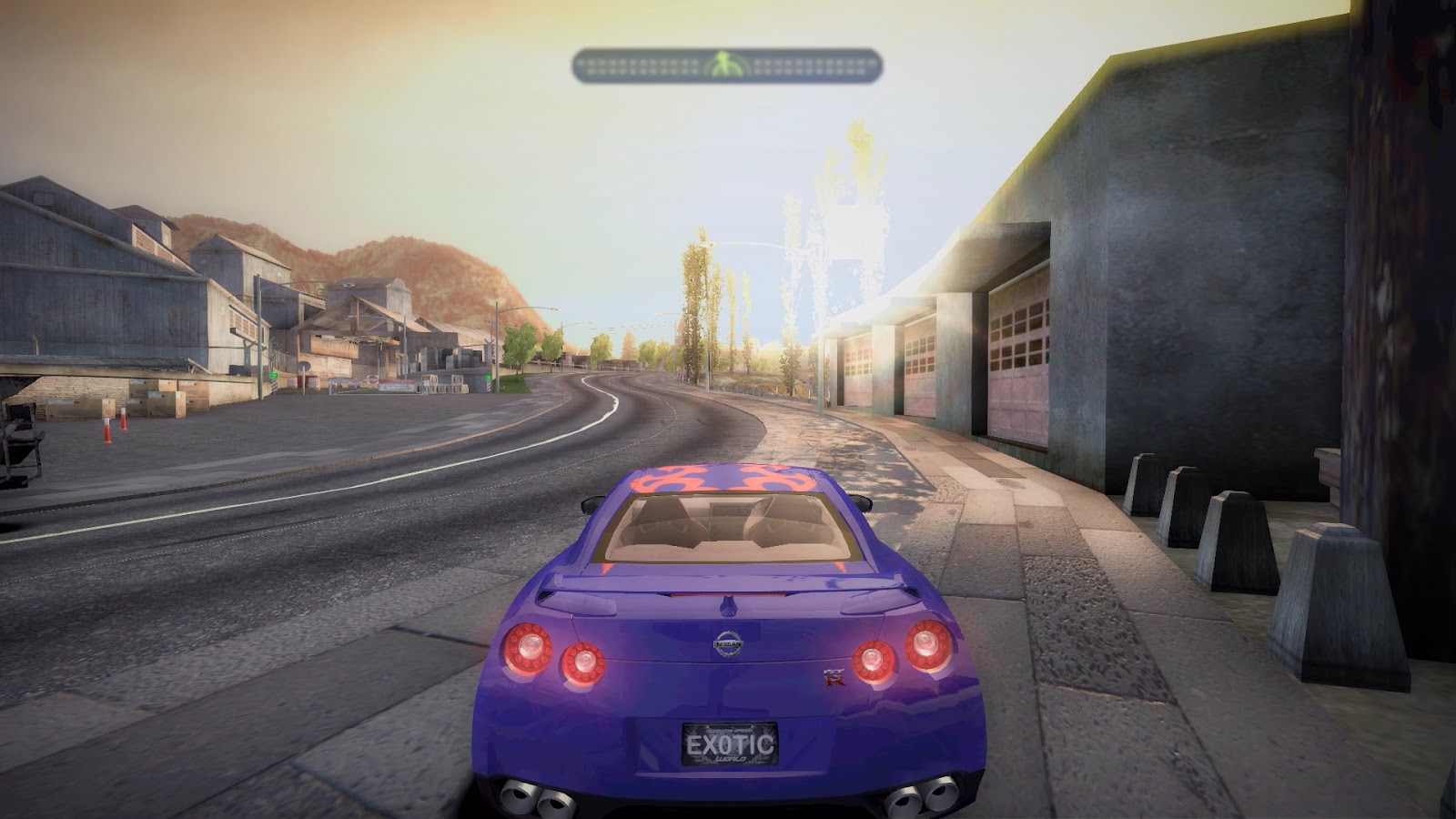Click the green cop figure icon on the pursuit meter
The height and width of the screenshot is (819, 1456).
click(x=723, y=60)
